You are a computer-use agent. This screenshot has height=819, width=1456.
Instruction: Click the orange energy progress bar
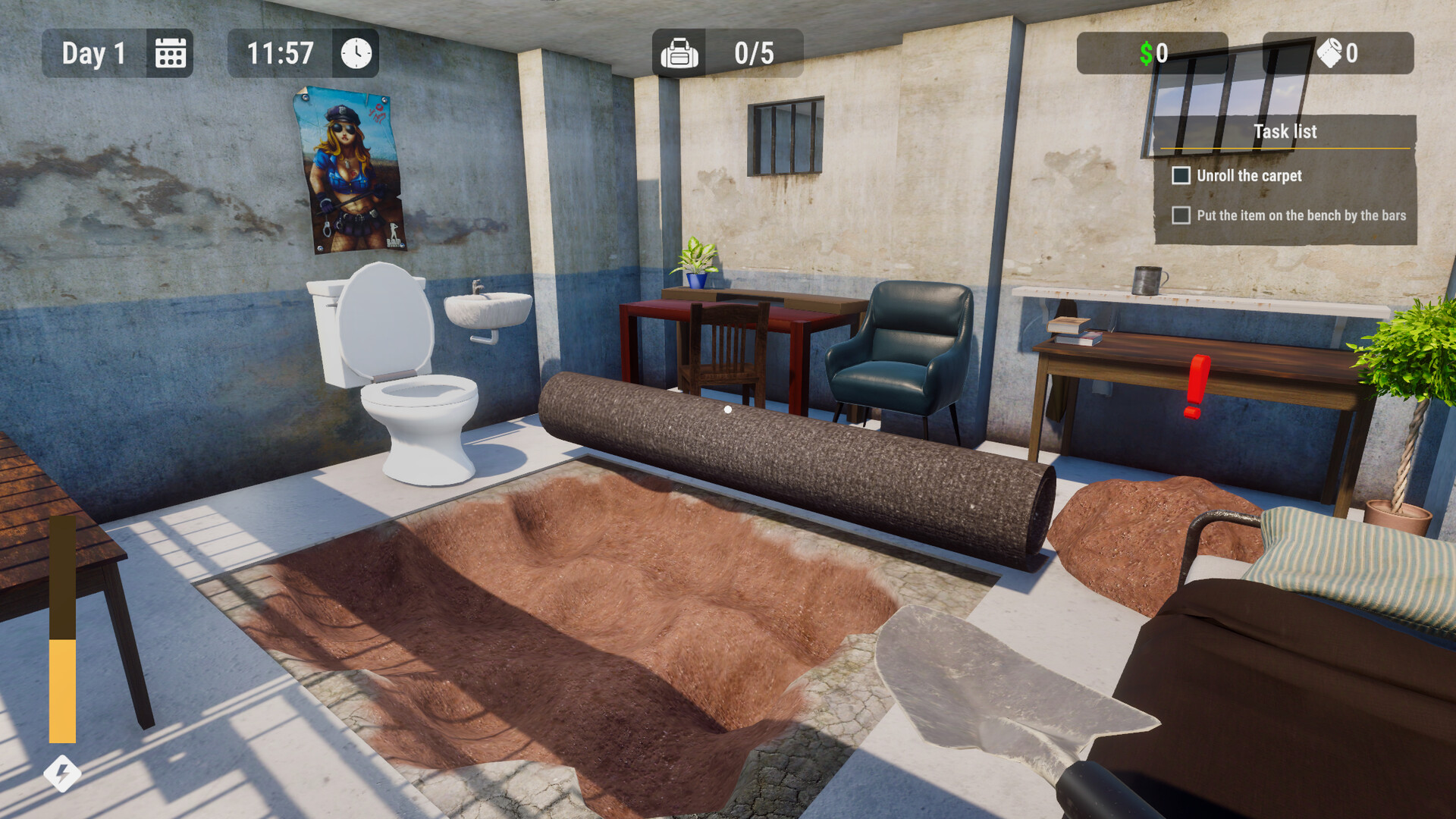(61, 682)
